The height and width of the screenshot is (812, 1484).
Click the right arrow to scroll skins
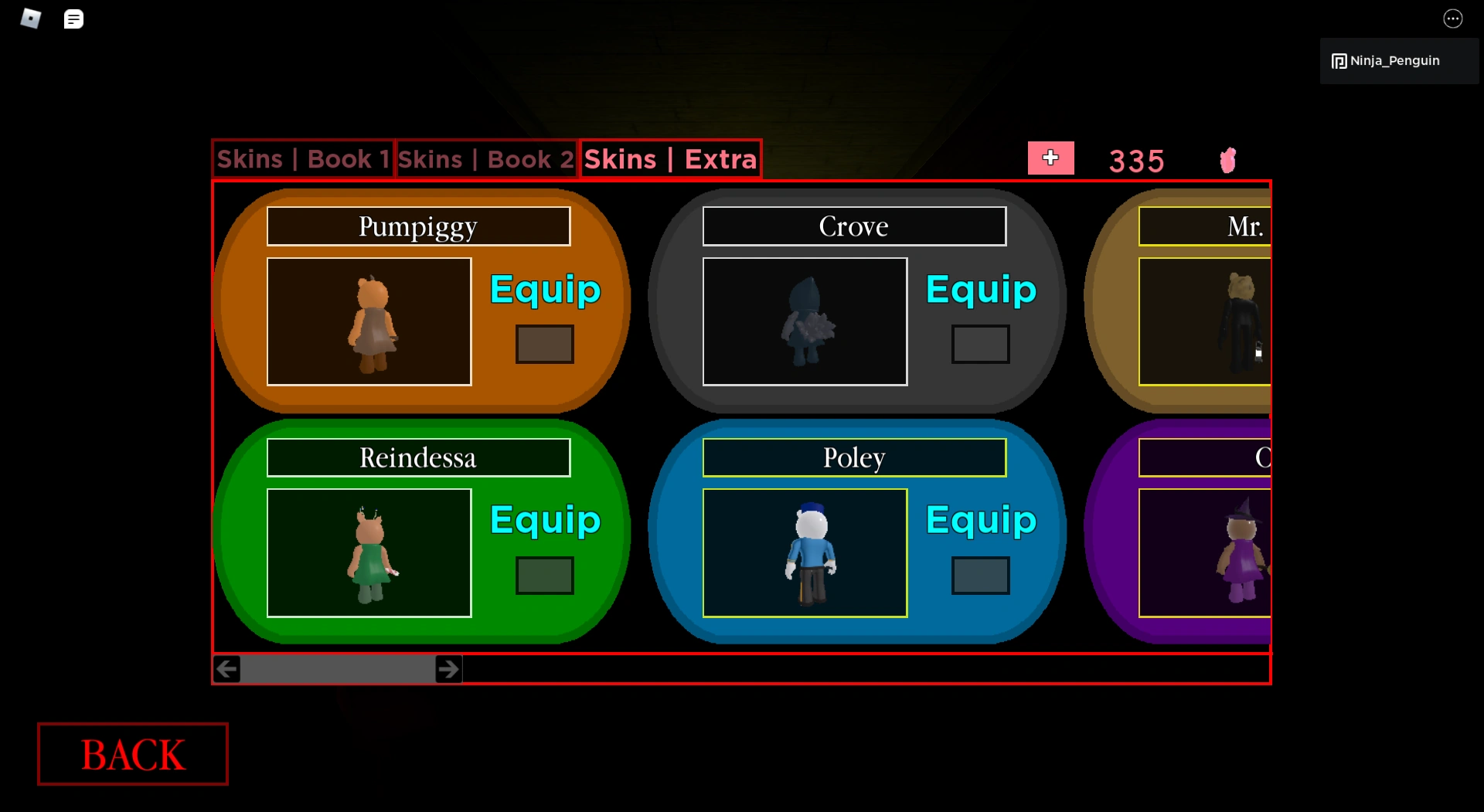(448, 669)
